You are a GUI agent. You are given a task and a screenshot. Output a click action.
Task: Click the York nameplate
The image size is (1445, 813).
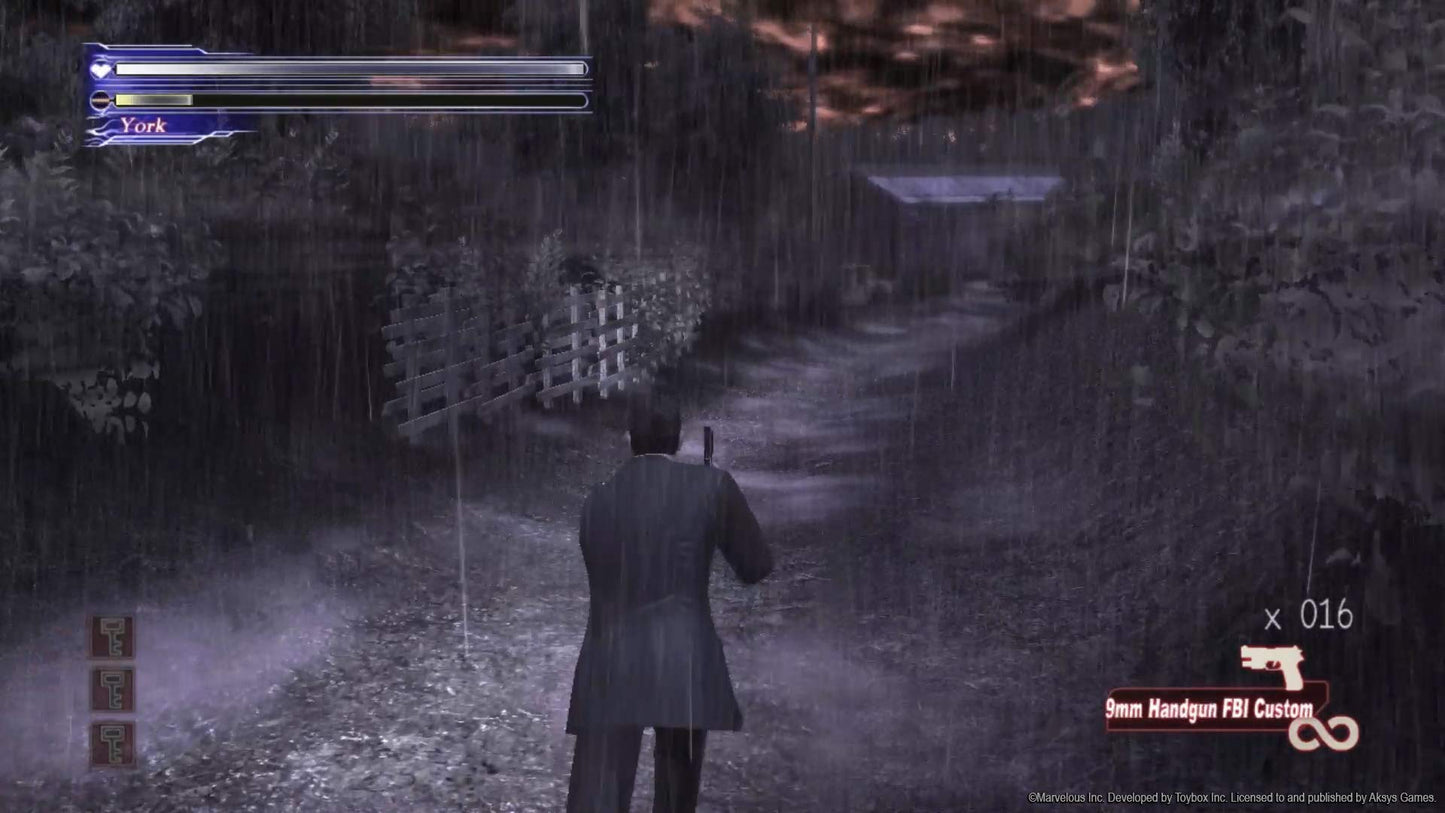(142, 126)
